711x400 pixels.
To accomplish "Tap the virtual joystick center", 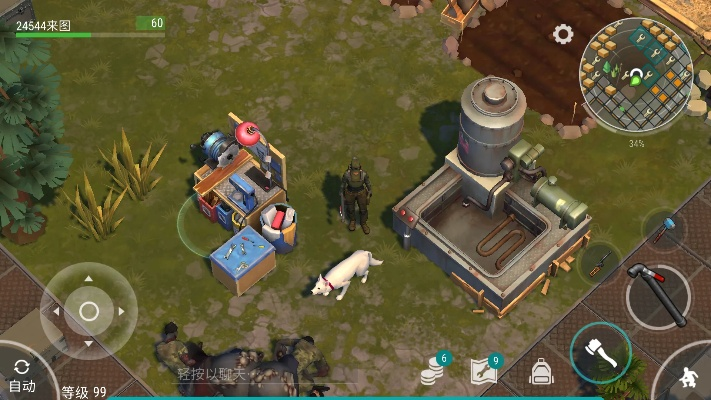I will (x=88, y=311).
